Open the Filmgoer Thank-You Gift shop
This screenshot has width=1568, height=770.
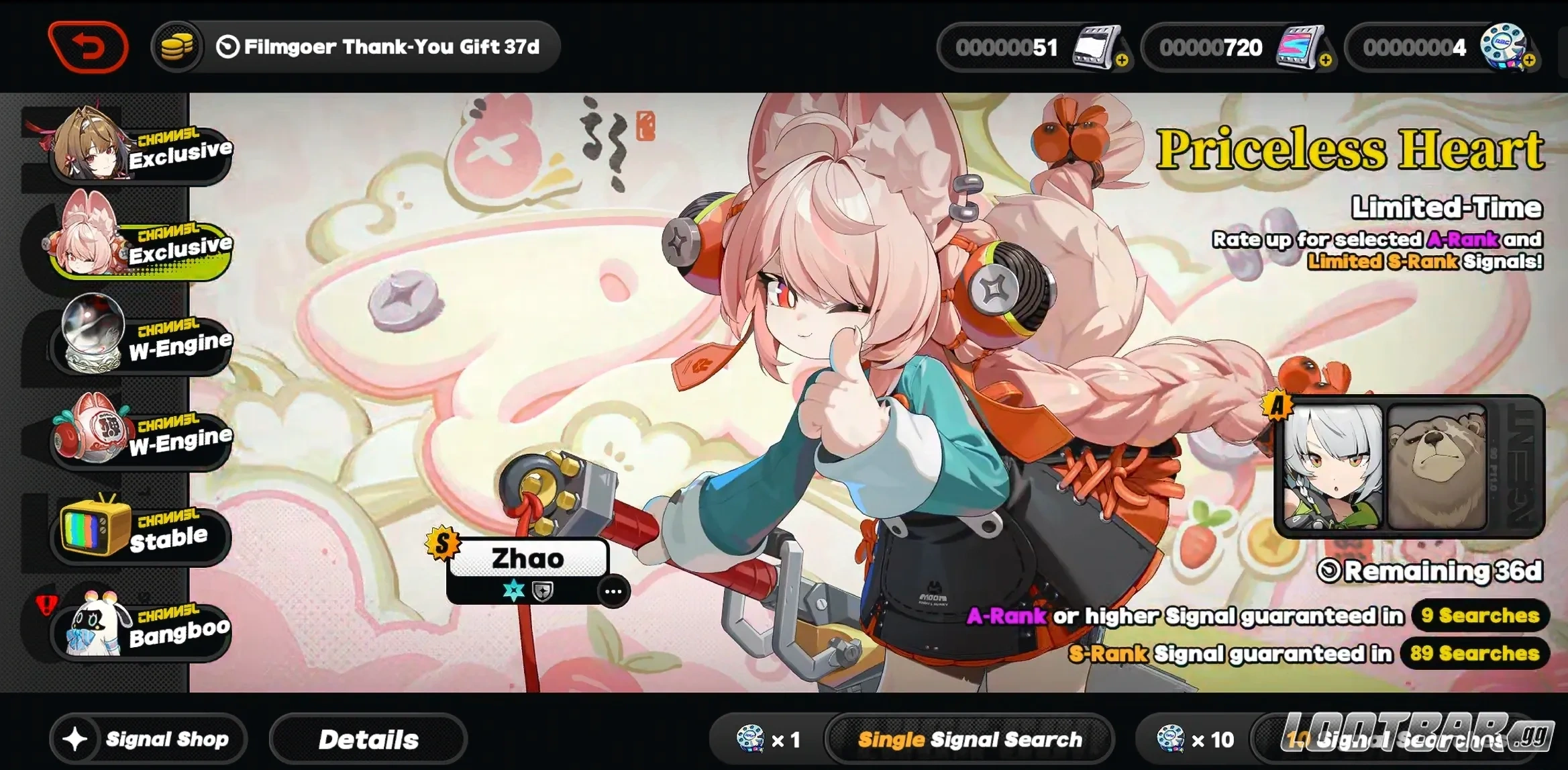tap(356, 46)
